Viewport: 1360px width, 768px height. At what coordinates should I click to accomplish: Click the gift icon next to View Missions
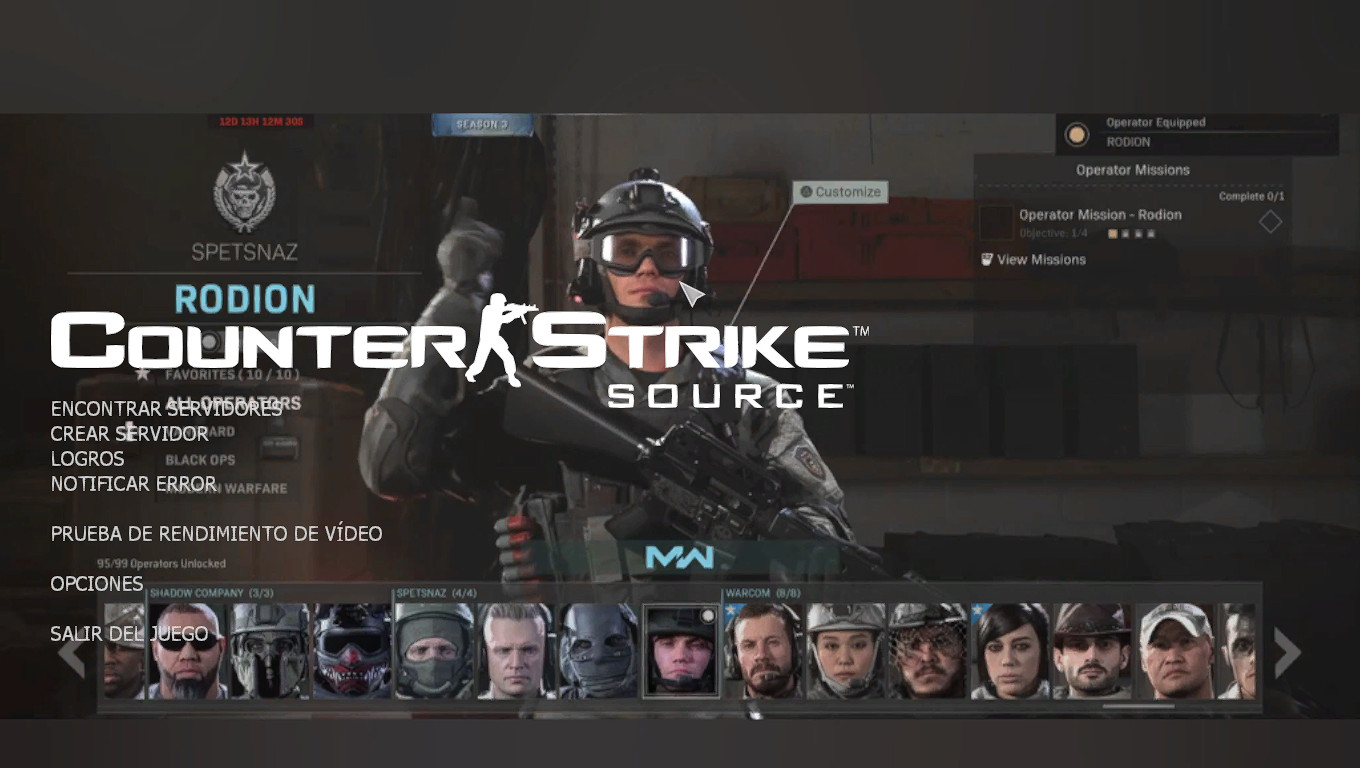[x=985, y=260]
